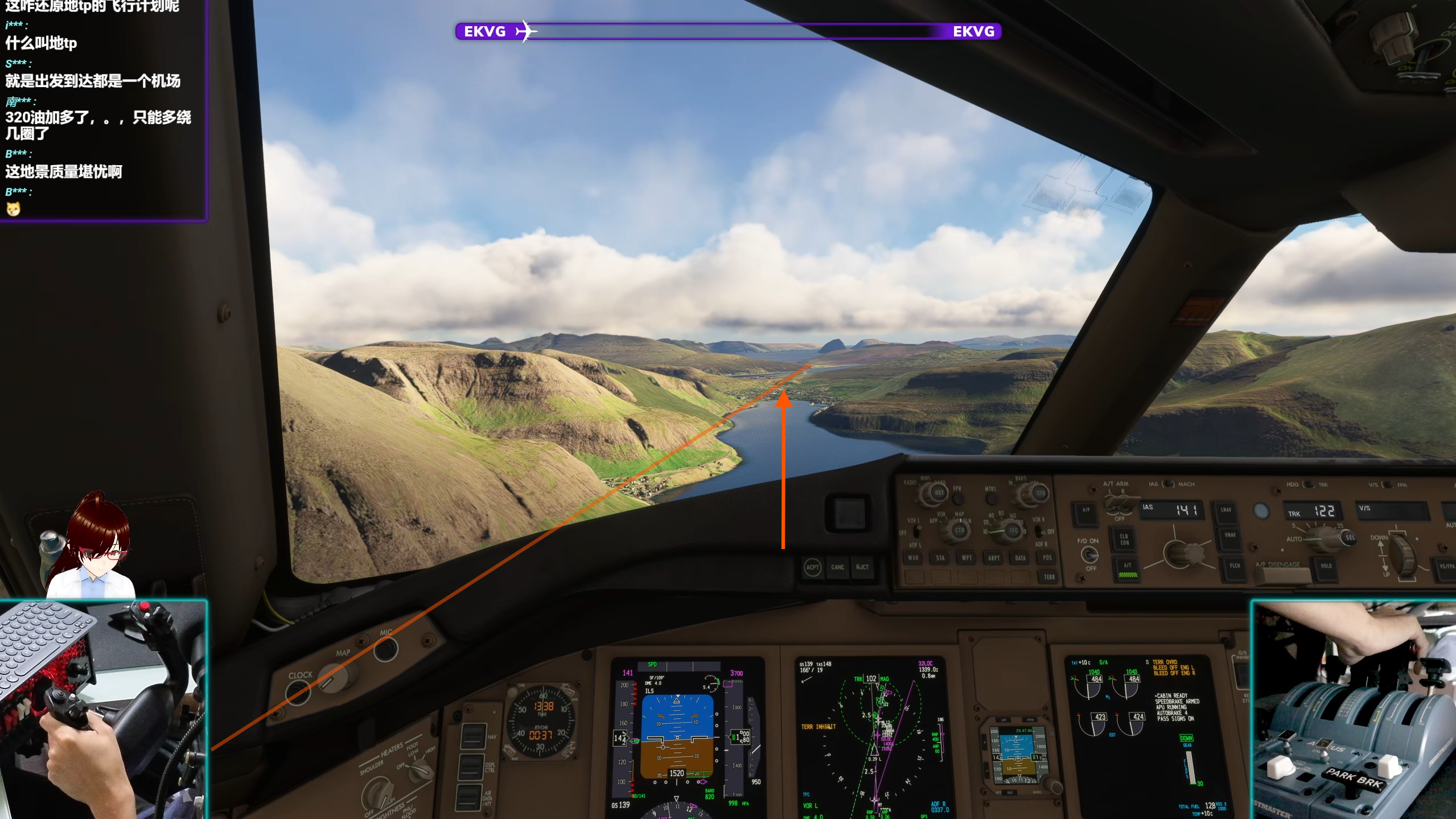Toggle the DATA map button
The width and height of the screenshot is (1456, 819).
click(1020, 558)
